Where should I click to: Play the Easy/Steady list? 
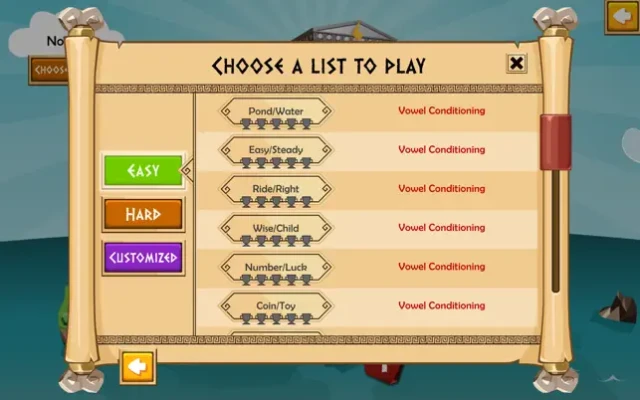tap(275, 150)
